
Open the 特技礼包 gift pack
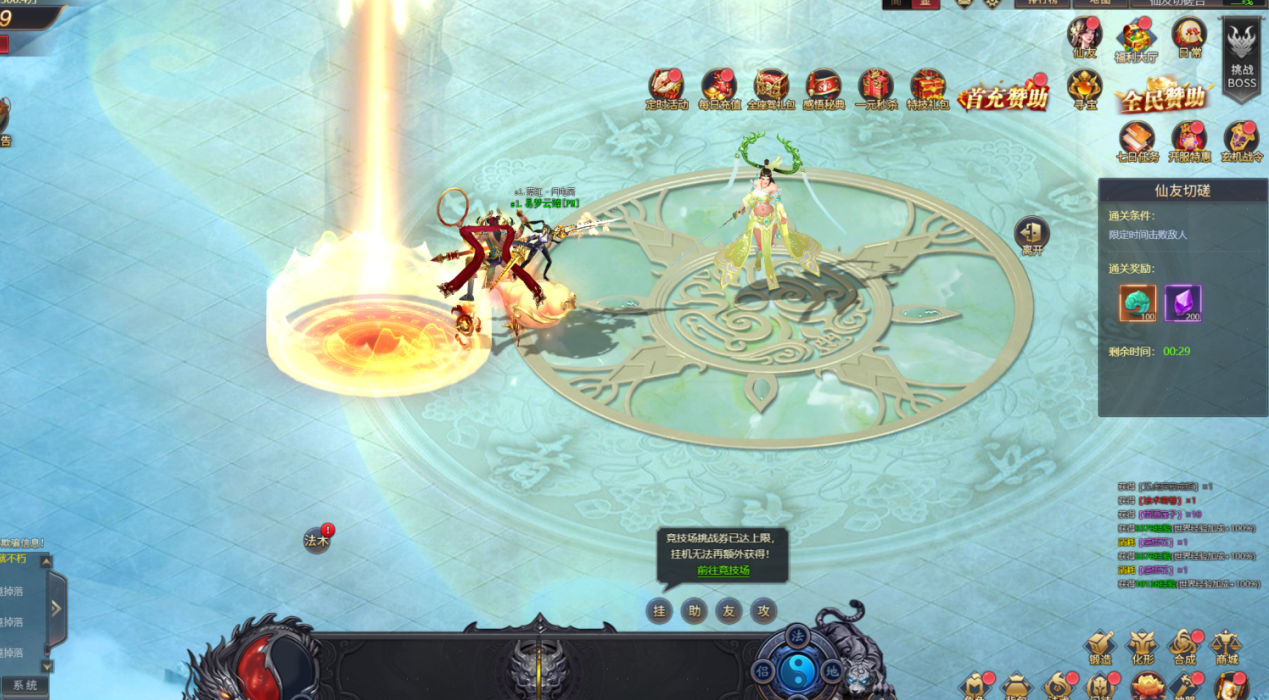(927, 87)
